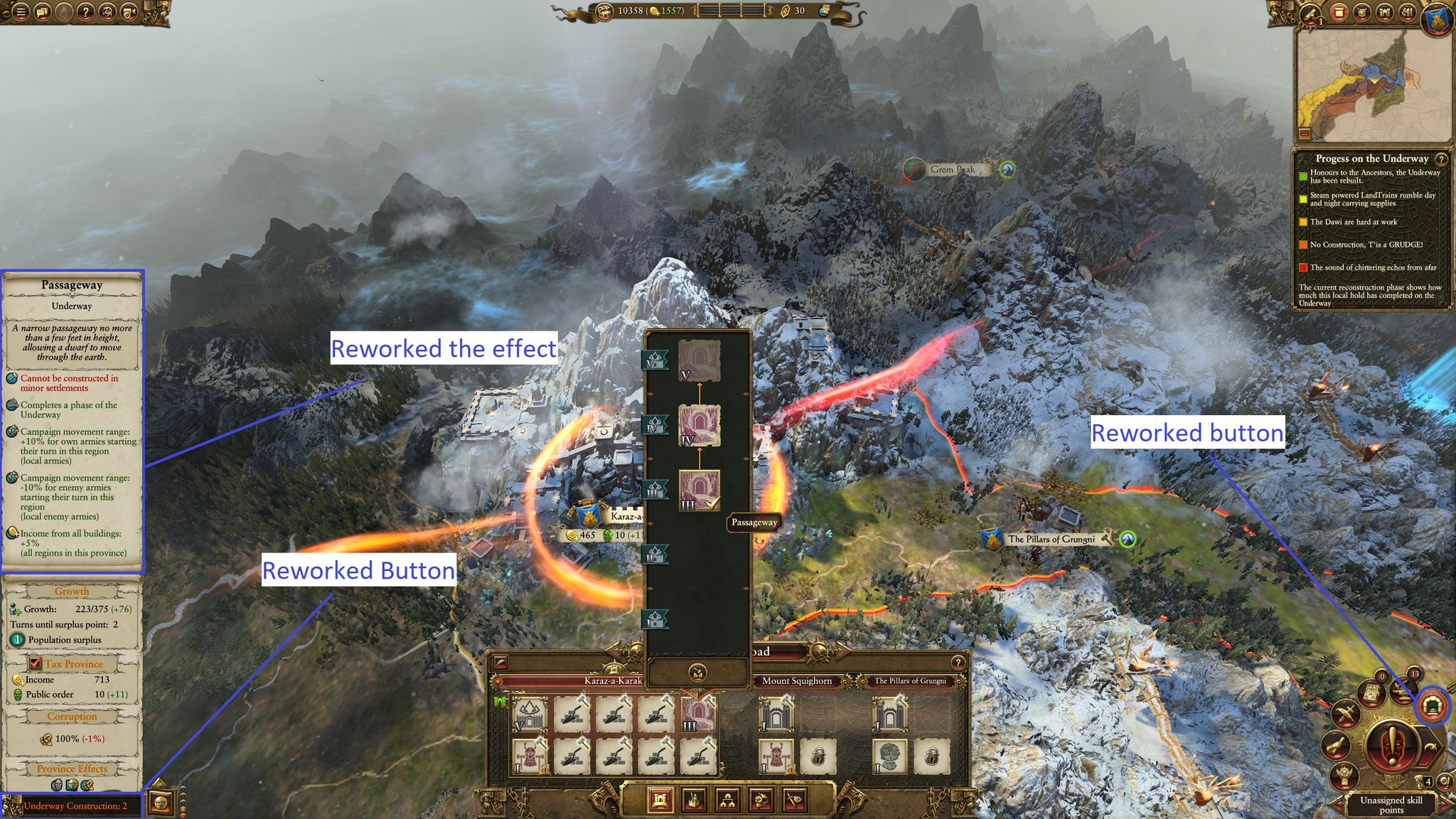
Task: Click the end turn arrow beside the lord portrait
Action: 1430,746
